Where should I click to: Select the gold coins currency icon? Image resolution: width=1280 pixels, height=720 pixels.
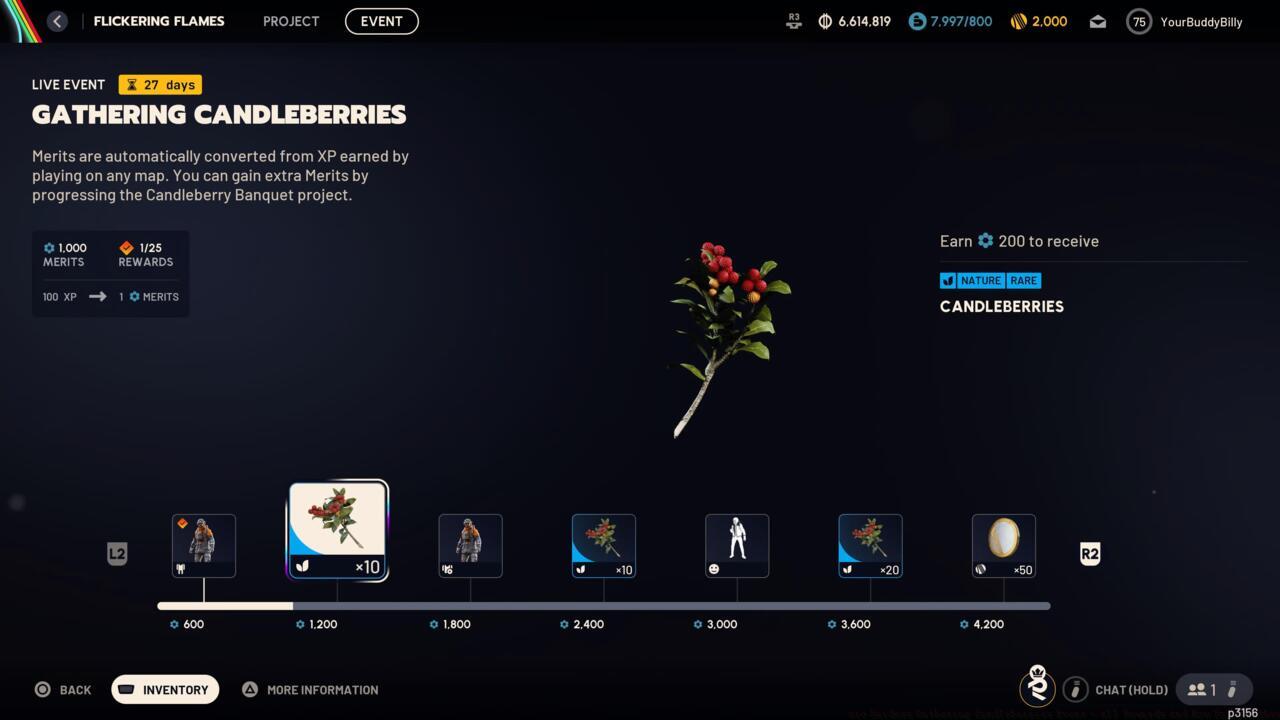pos(1018,21)
